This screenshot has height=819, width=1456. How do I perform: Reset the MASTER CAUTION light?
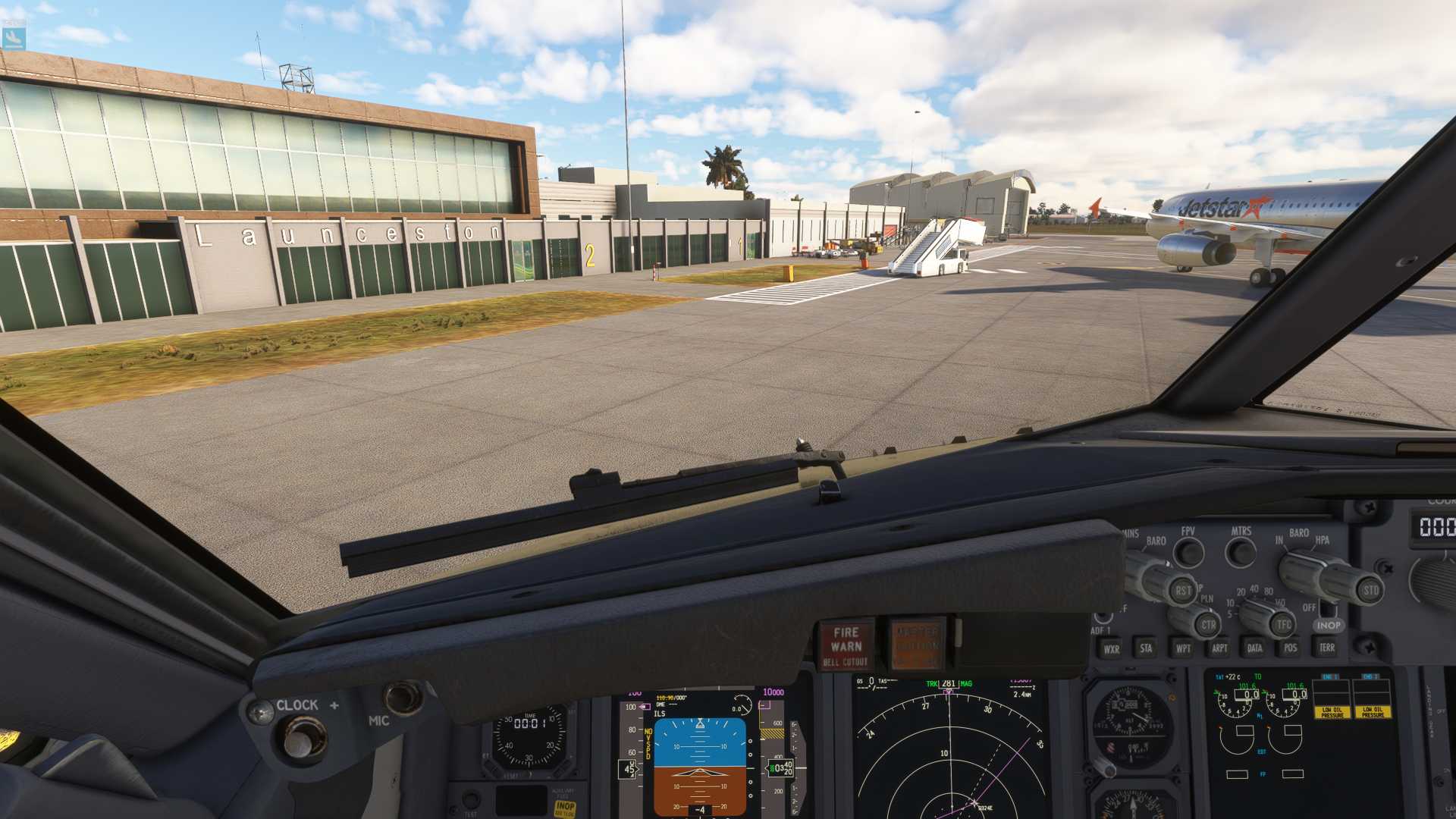[917, 645]
